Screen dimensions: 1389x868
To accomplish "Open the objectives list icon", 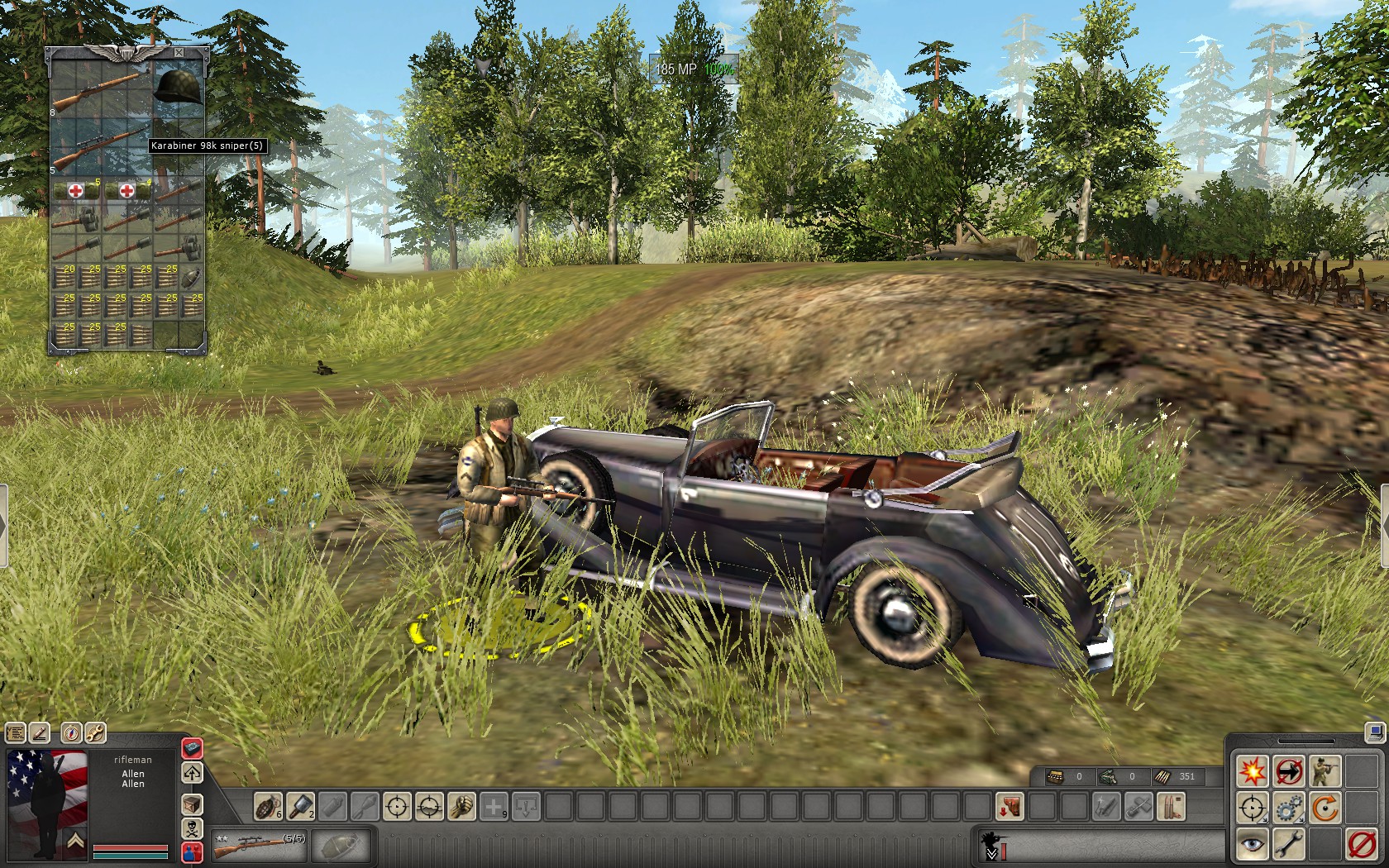I will tap(16, 732).
